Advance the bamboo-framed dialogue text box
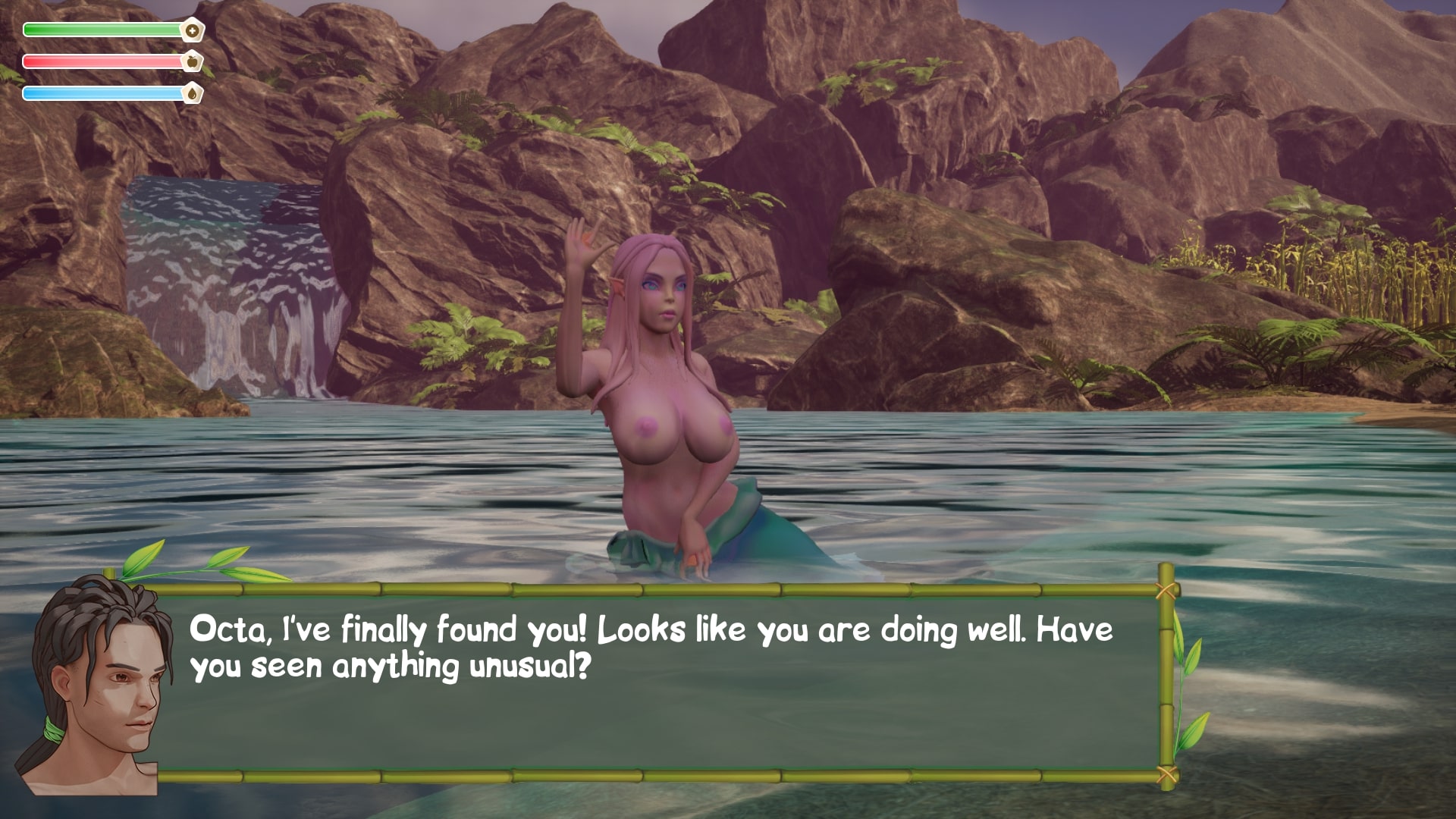1456x819 pixels. pyautogui.click(x=657, y=682)
